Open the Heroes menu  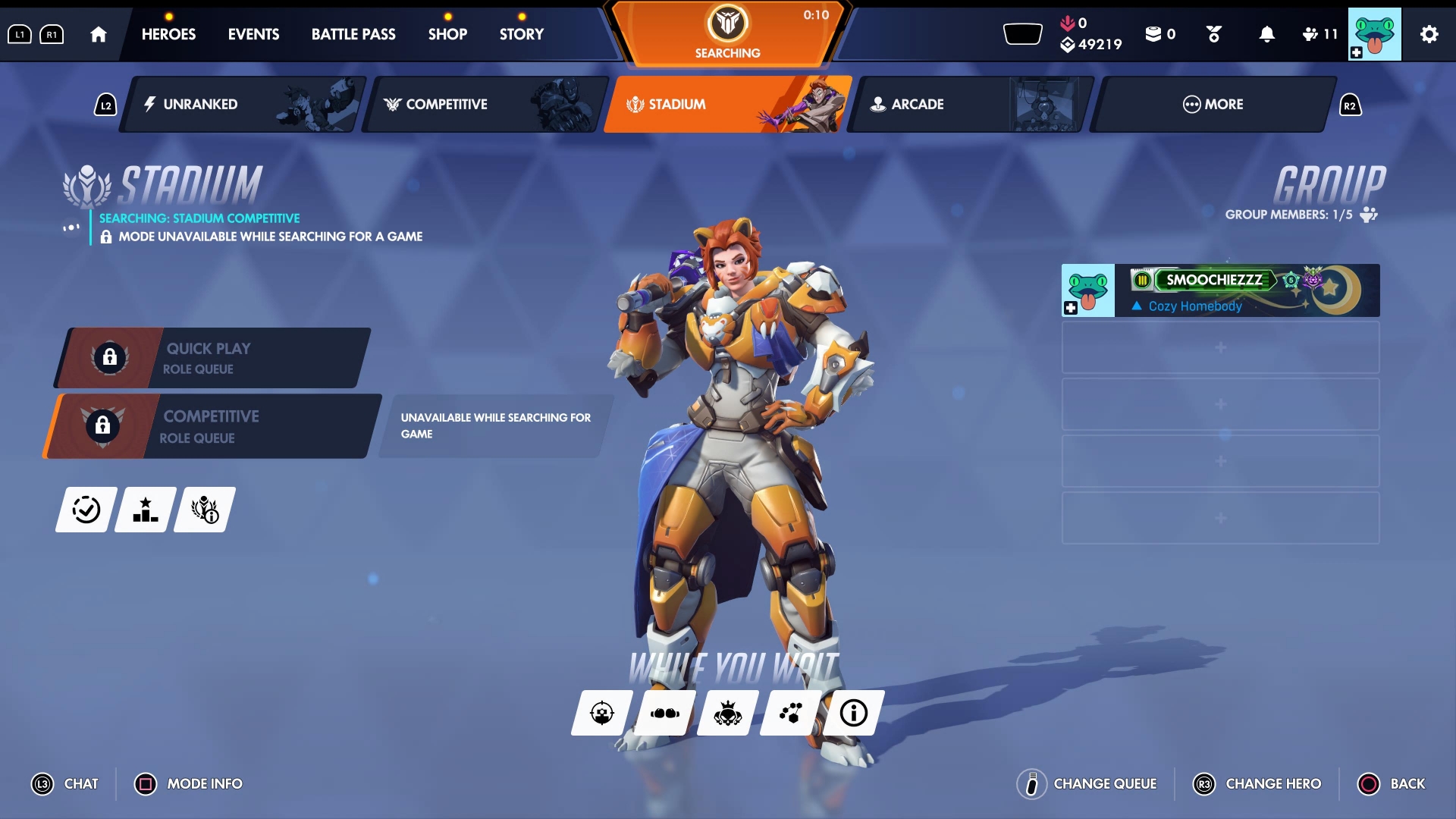[168, 34]
